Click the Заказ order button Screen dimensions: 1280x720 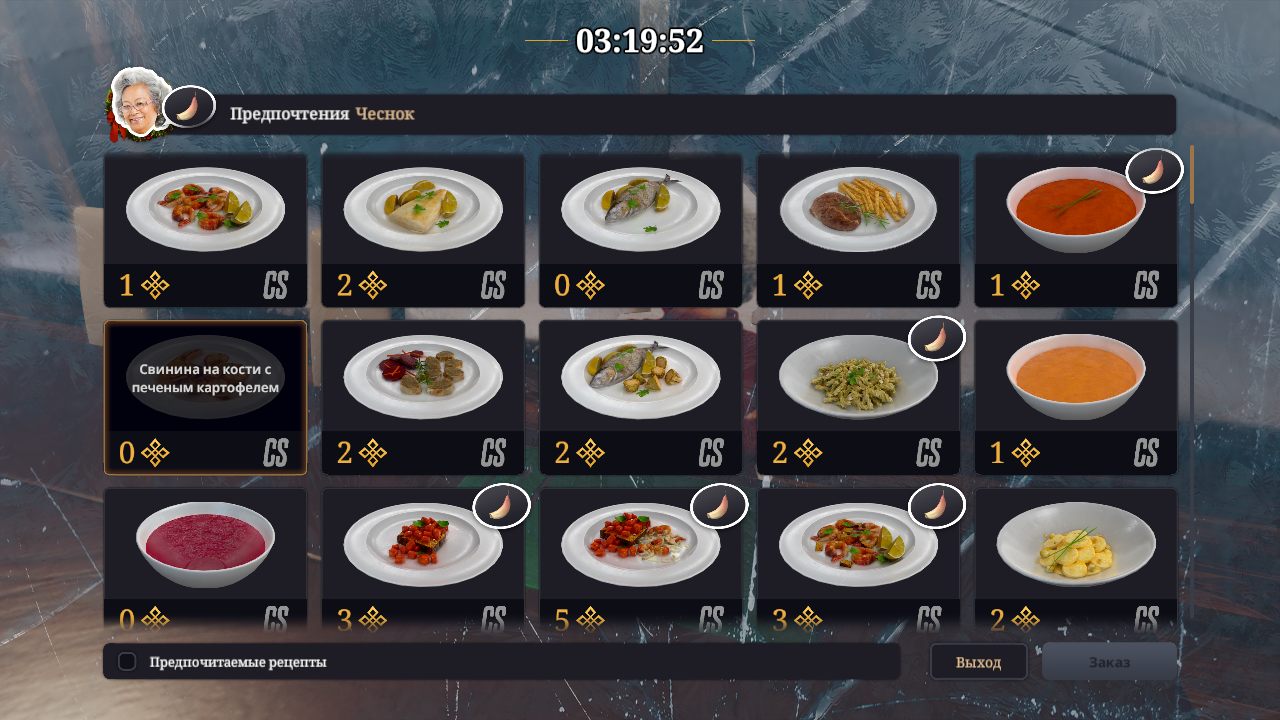(x=1109, y=662)
